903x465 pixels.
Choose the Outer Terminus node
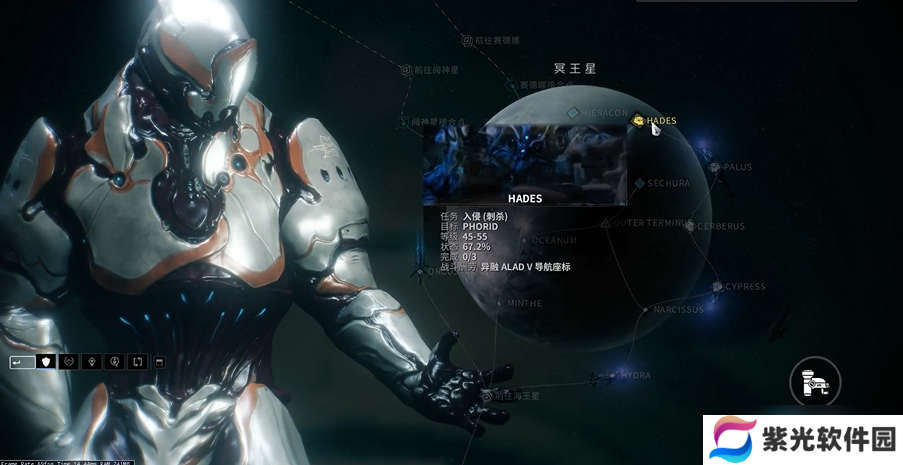coord(606,223)
